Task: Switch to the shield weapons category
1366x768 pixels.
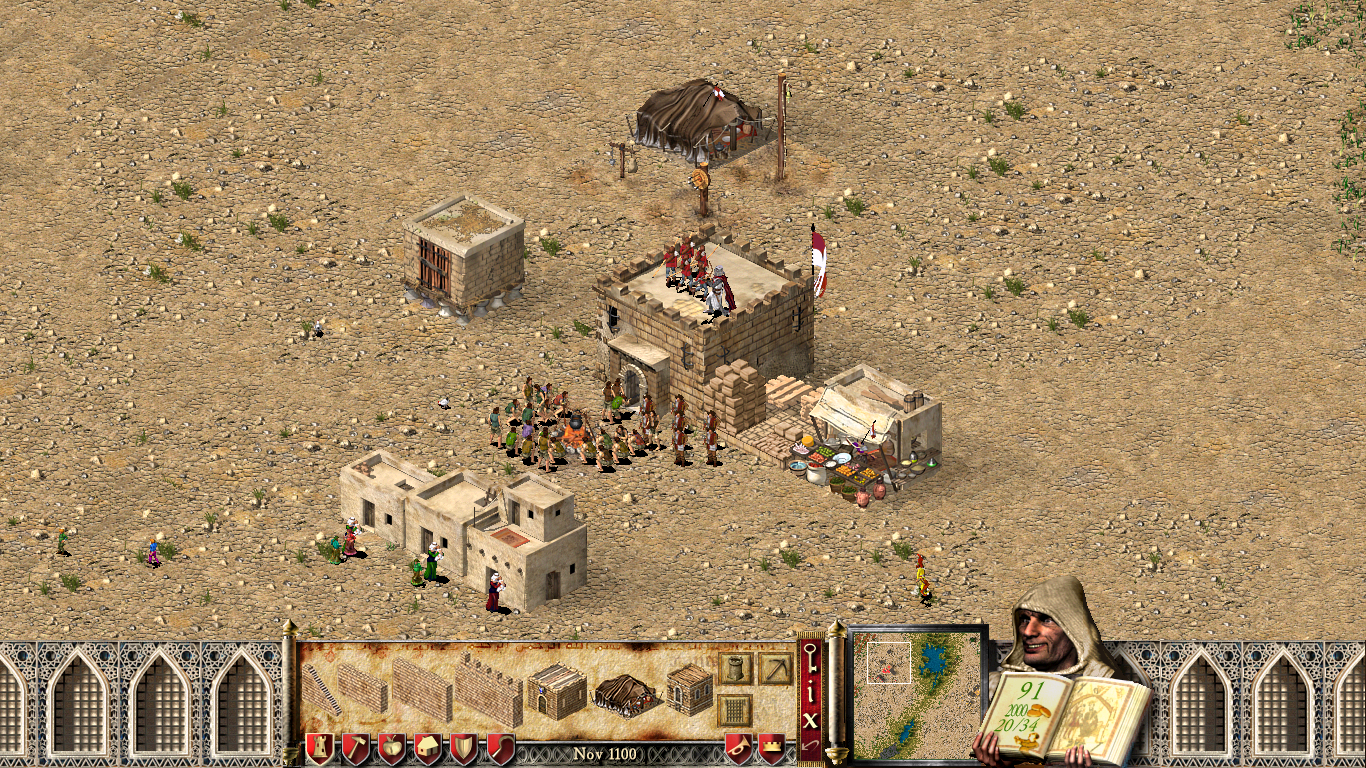Action: coord(464,748)
